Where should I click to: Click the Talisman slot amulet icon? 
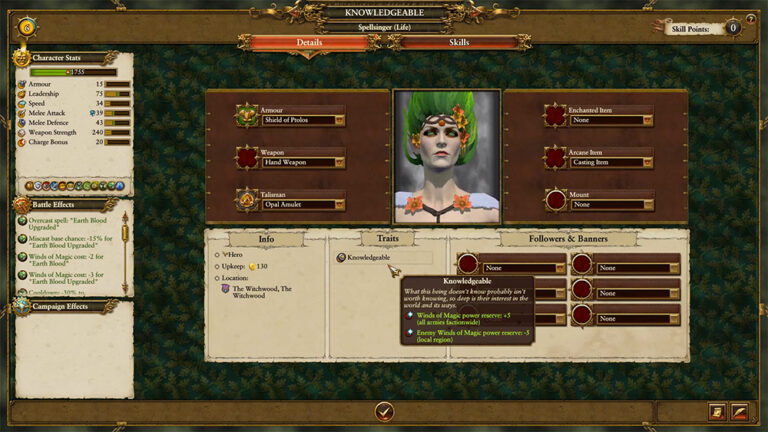pos(247,199)
